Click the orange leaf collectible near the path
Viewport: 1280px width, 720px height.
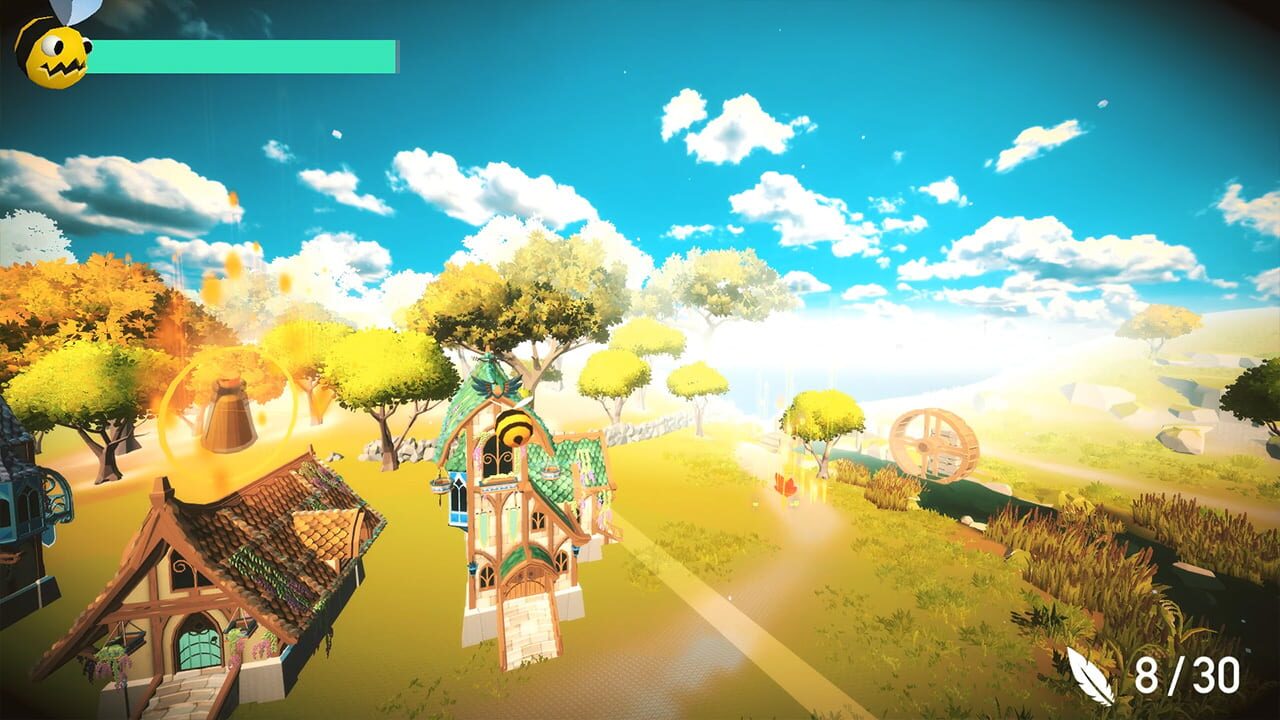786,486
